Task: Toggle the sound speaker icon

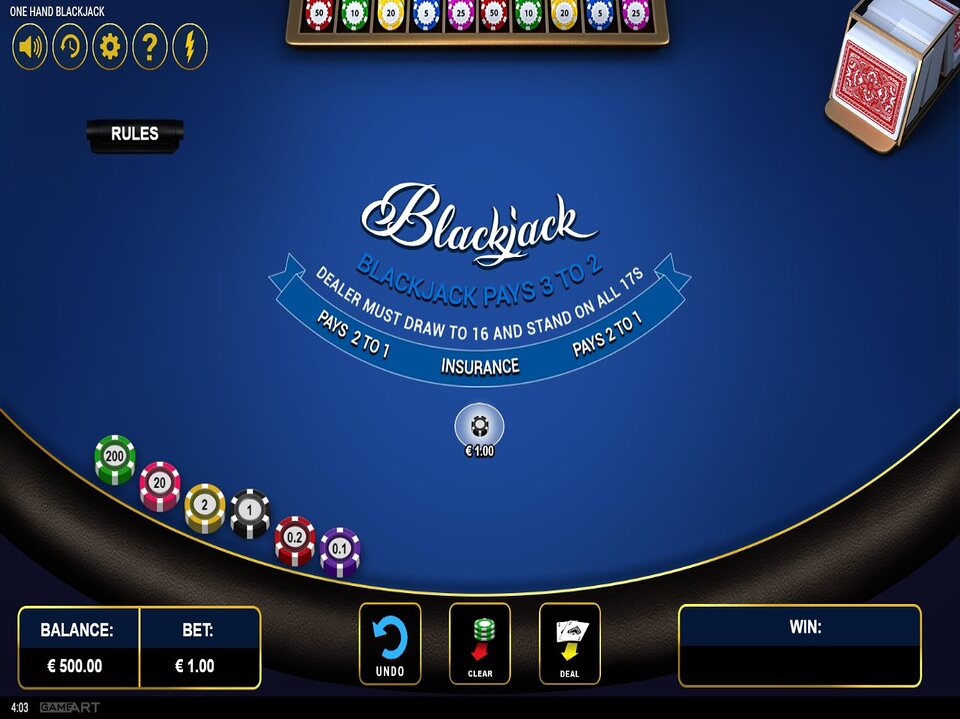Action: click(30, 47)
